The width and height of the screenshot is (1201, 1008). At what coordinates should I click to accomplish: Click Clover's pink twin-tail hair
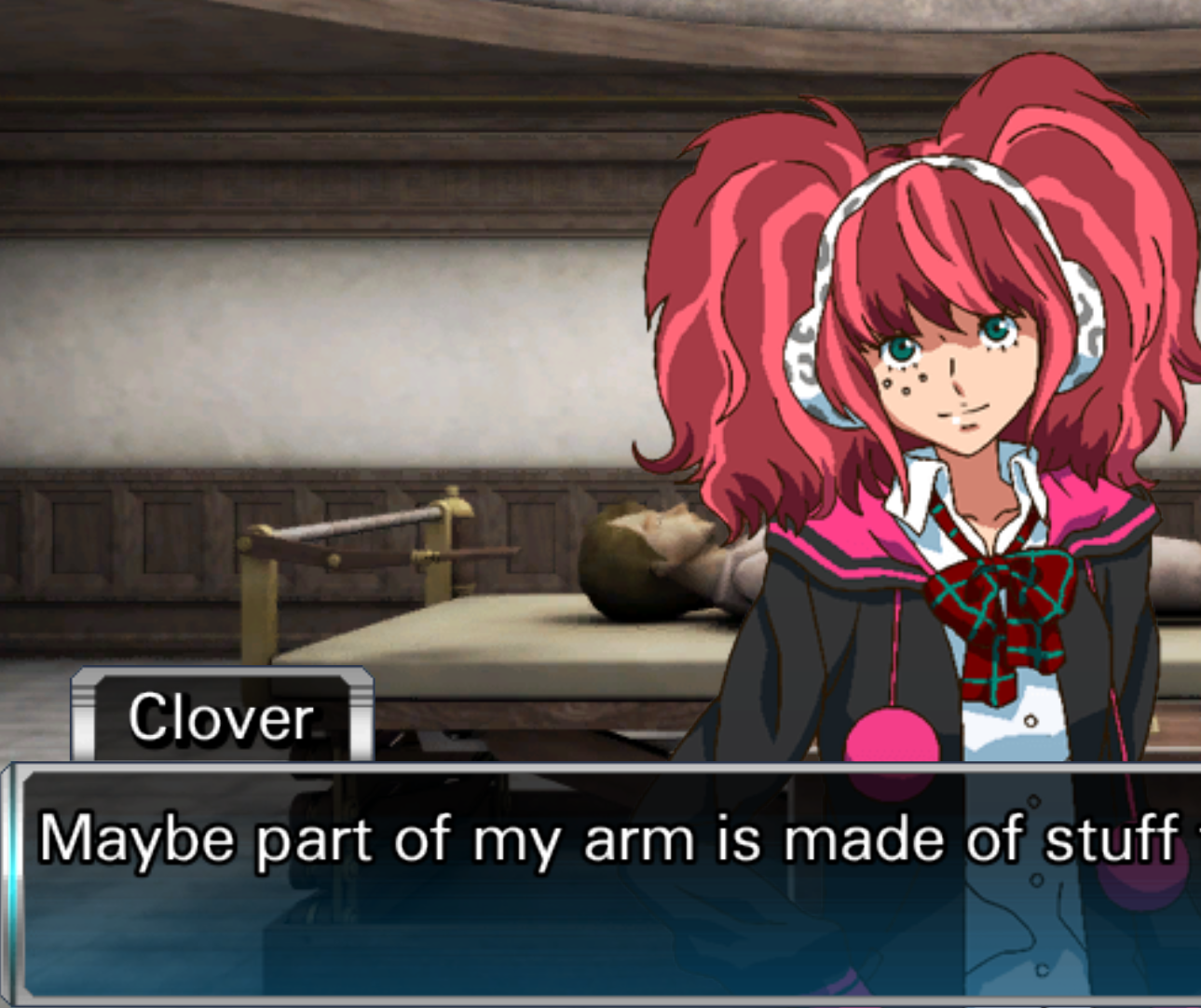[x=736, y=279]
